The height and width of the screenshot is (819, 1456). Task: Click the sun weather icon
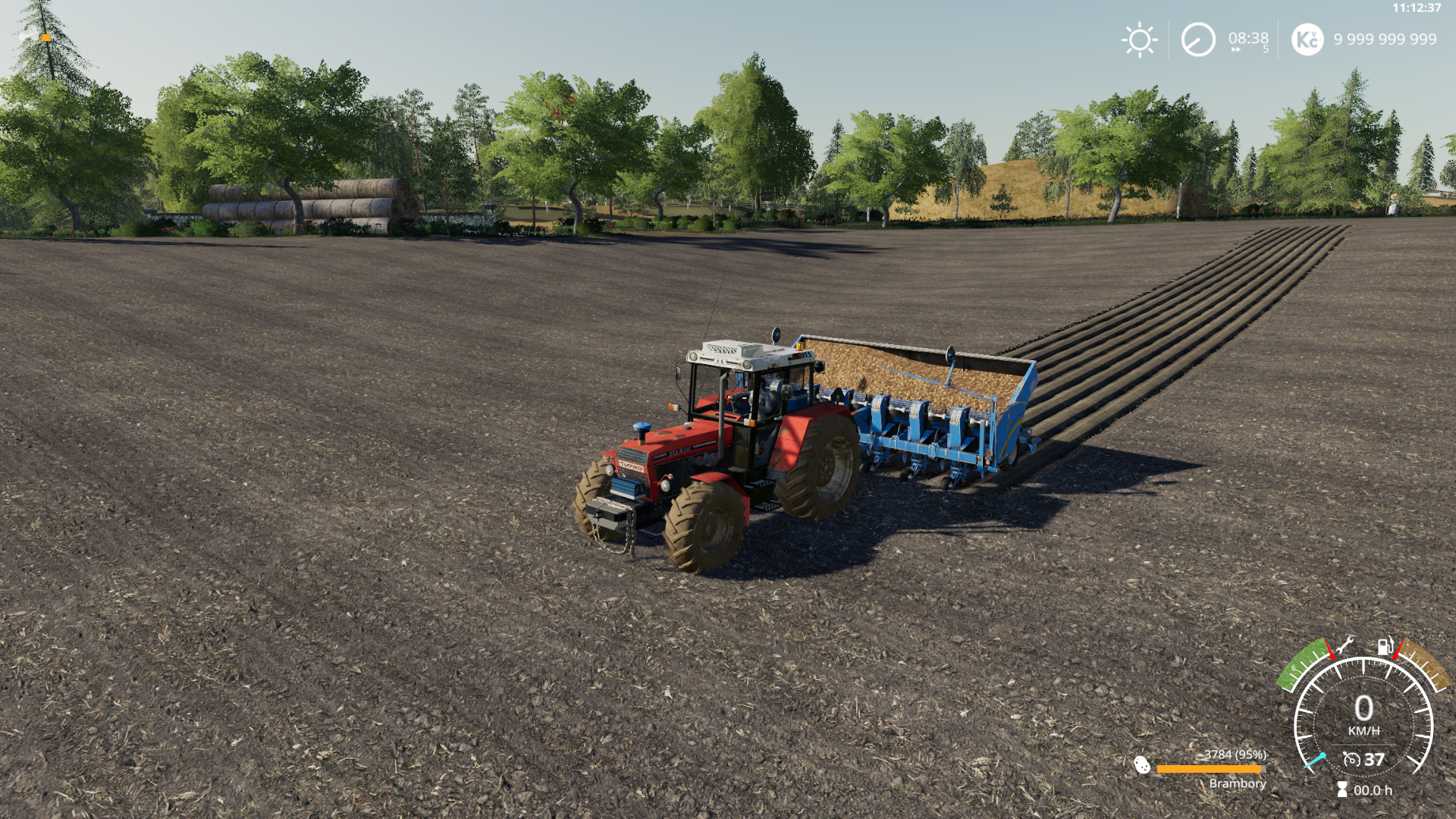(x=1139, y=39)
